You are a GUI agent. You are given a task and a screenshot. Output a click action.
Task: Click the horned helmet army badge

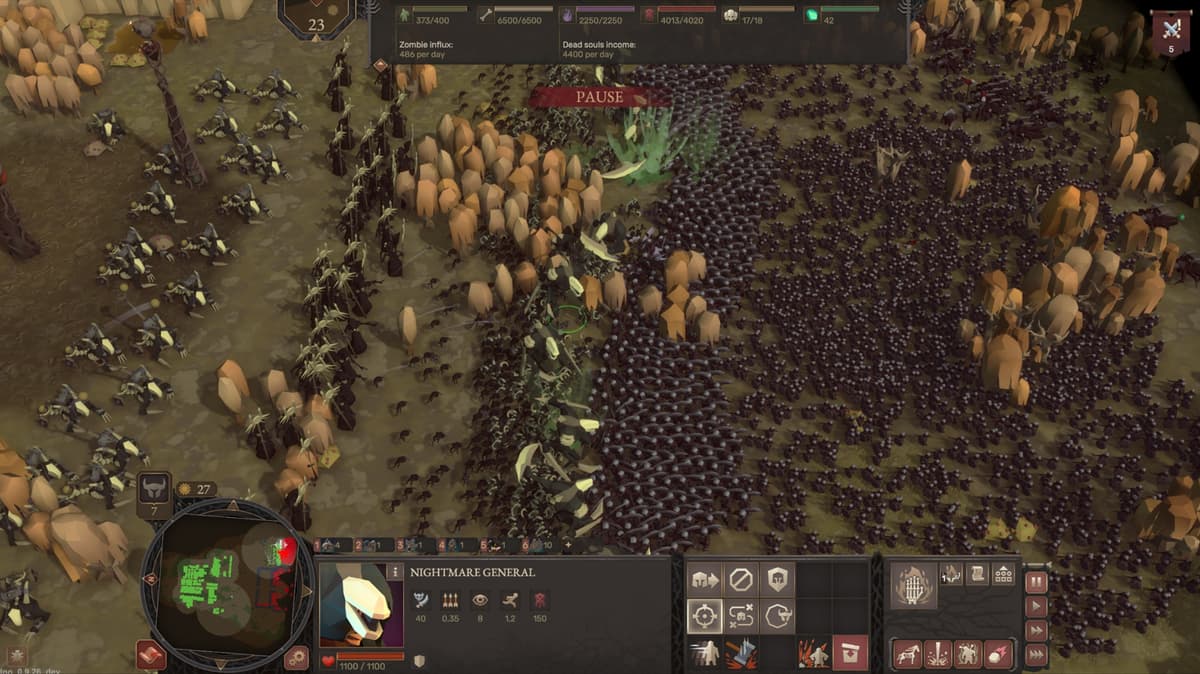(x=154, y=490)
